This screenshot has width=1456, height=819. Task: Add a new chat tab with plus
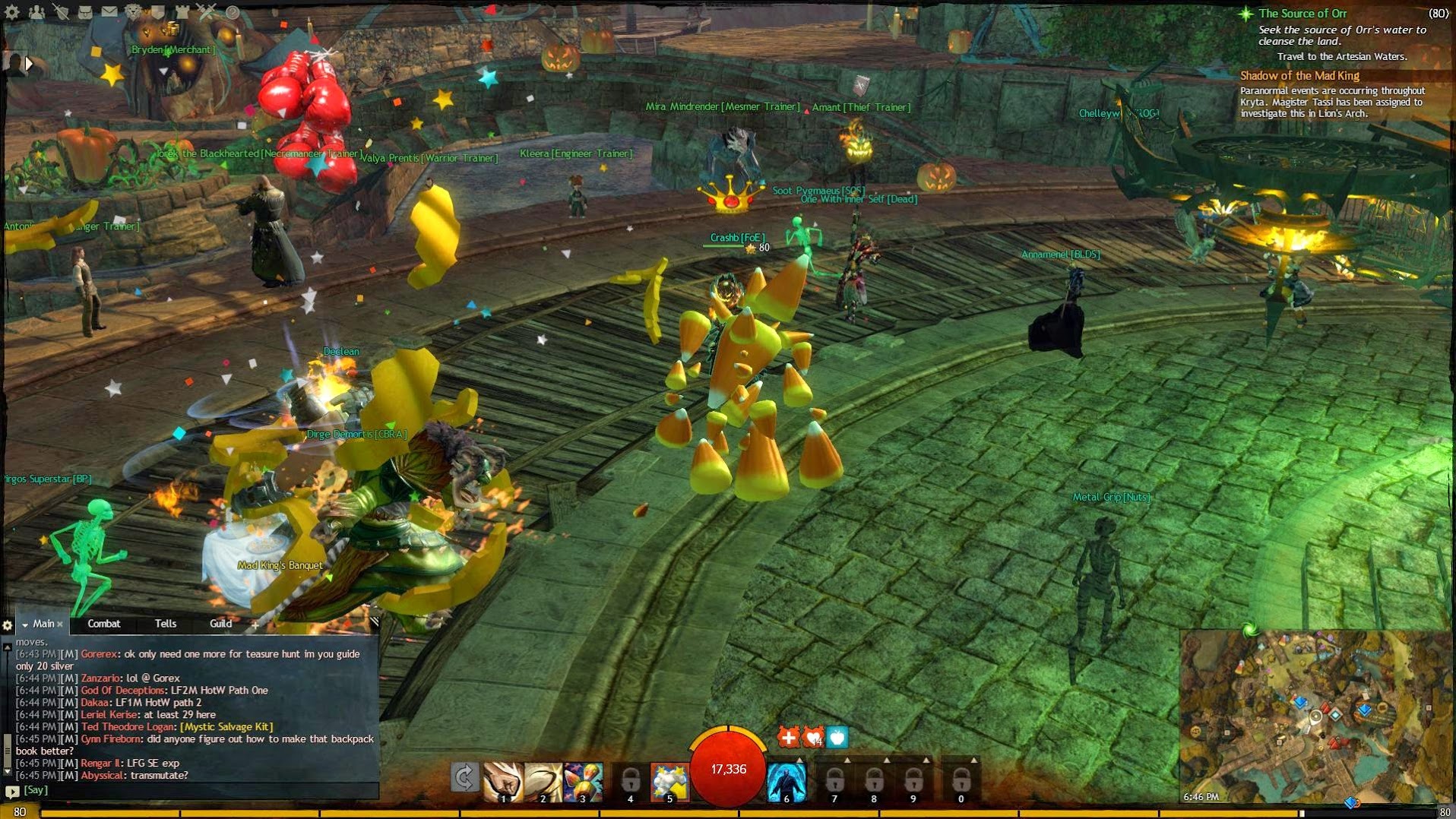(x=255, y=625)
